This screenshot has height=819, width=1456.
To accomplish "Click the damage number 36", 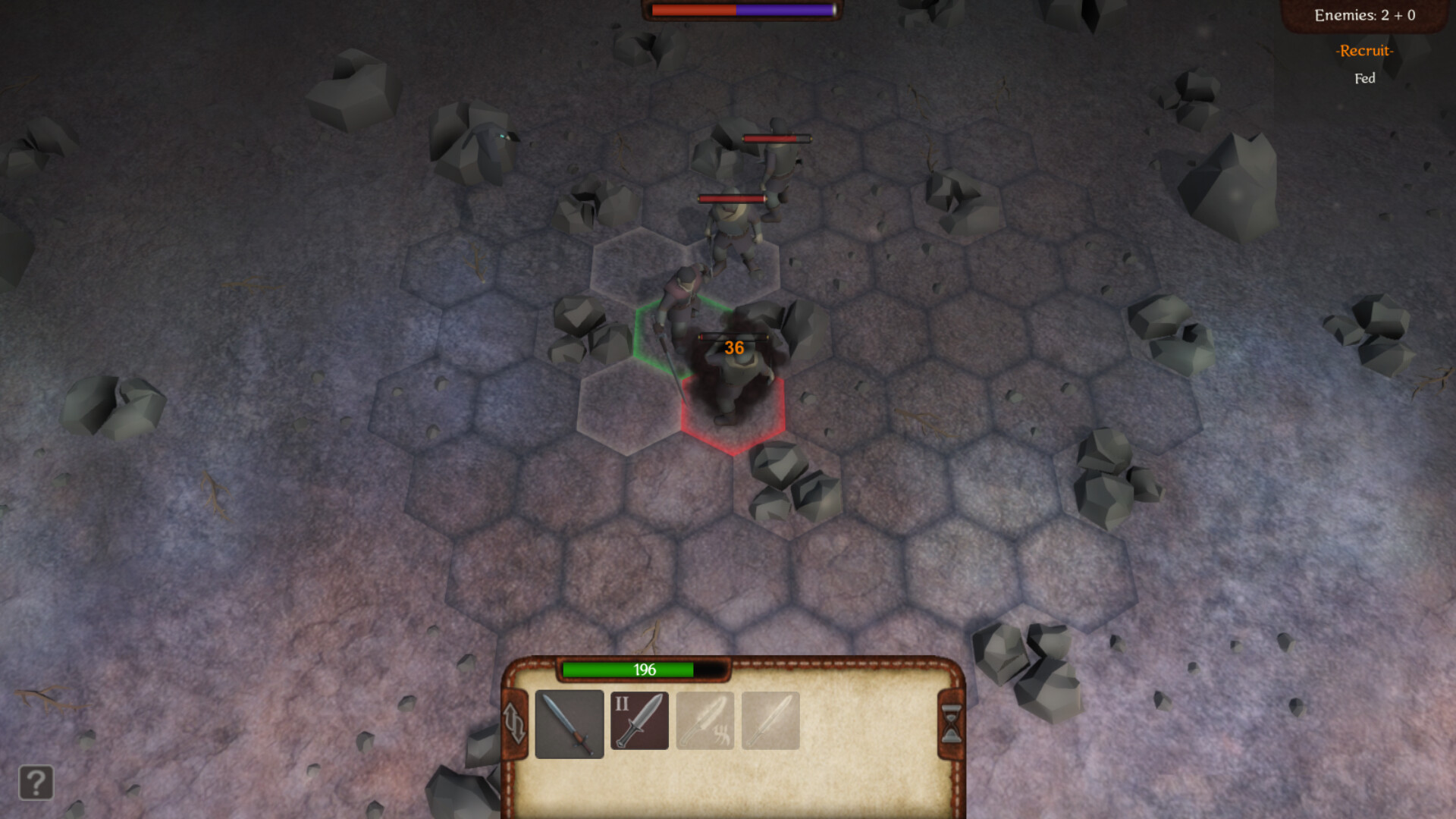I will pos(733,347).
